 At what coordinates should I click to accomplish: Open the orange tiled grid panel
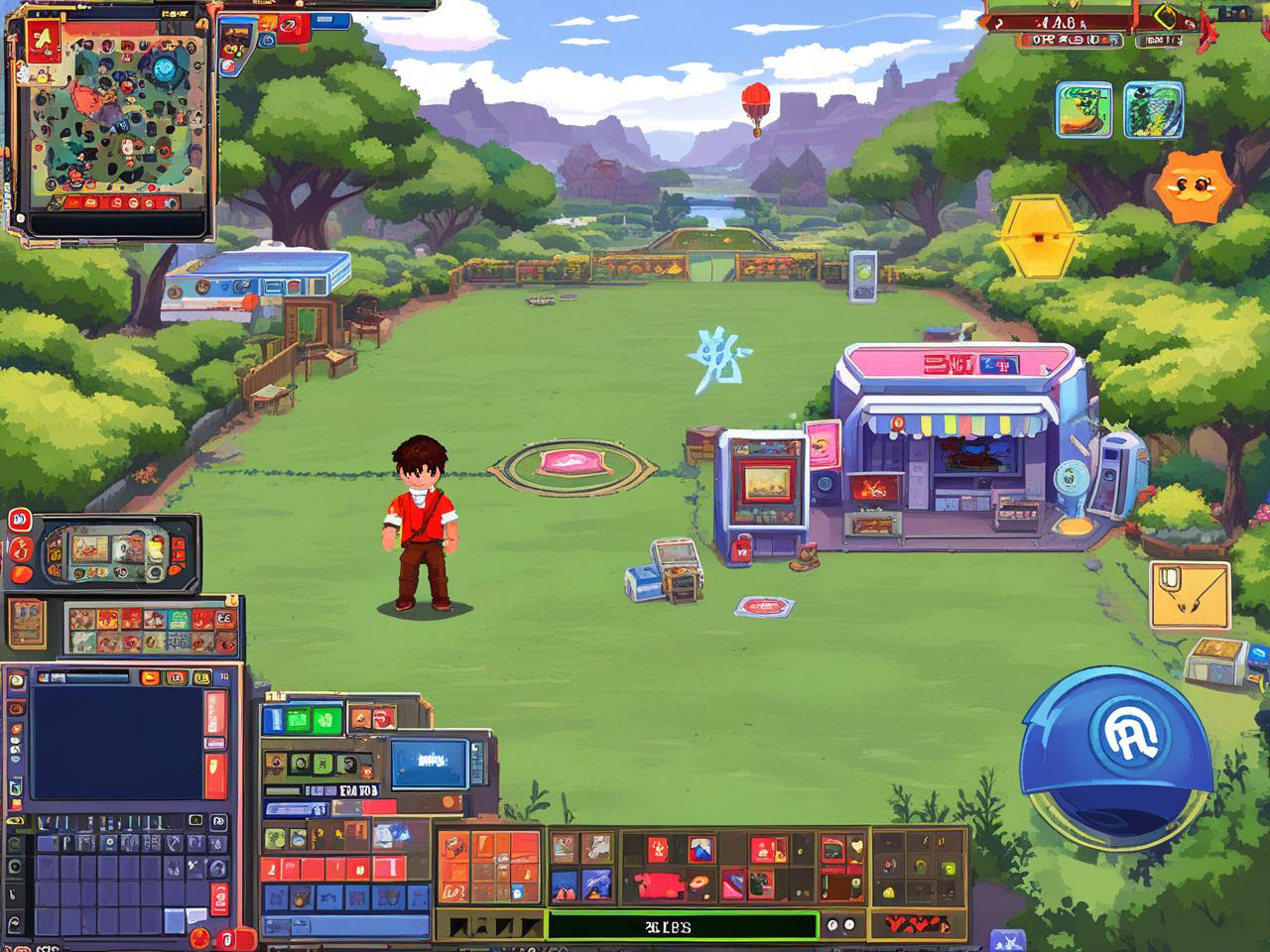pos(489,867)
